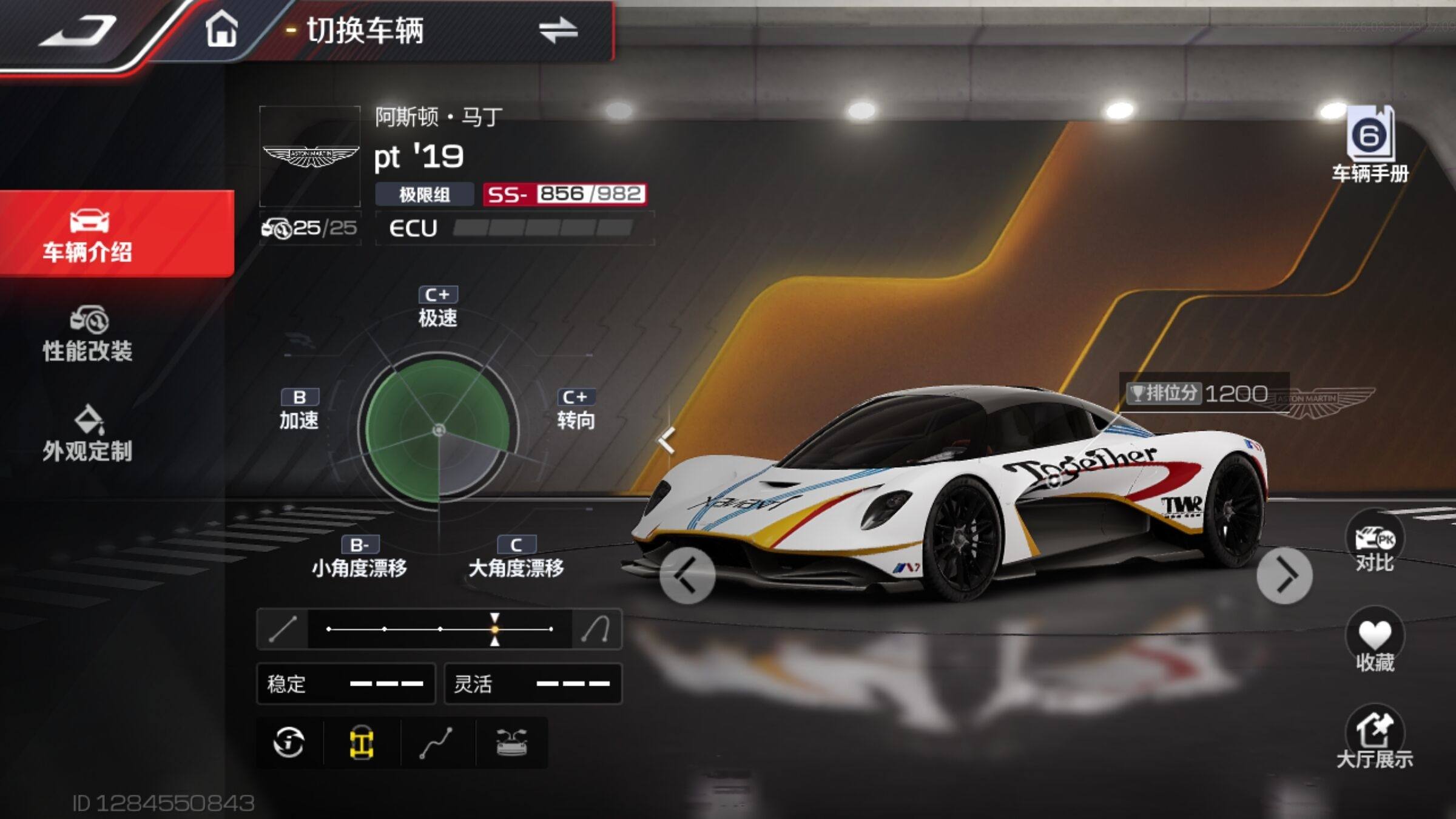
Task: Collapse the stats panel with the small chevron
Action: pos(667,440)
